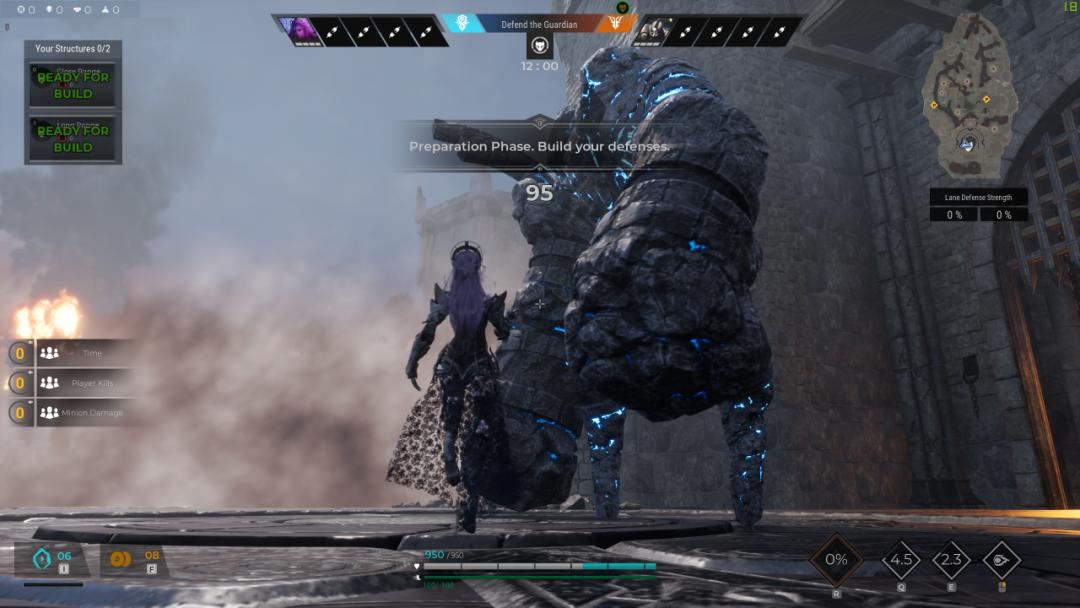The width and height of the screenshot is (1080, 608).
Task: Click the purple-haired hero portrait
Action: click(x=298, y=31)
